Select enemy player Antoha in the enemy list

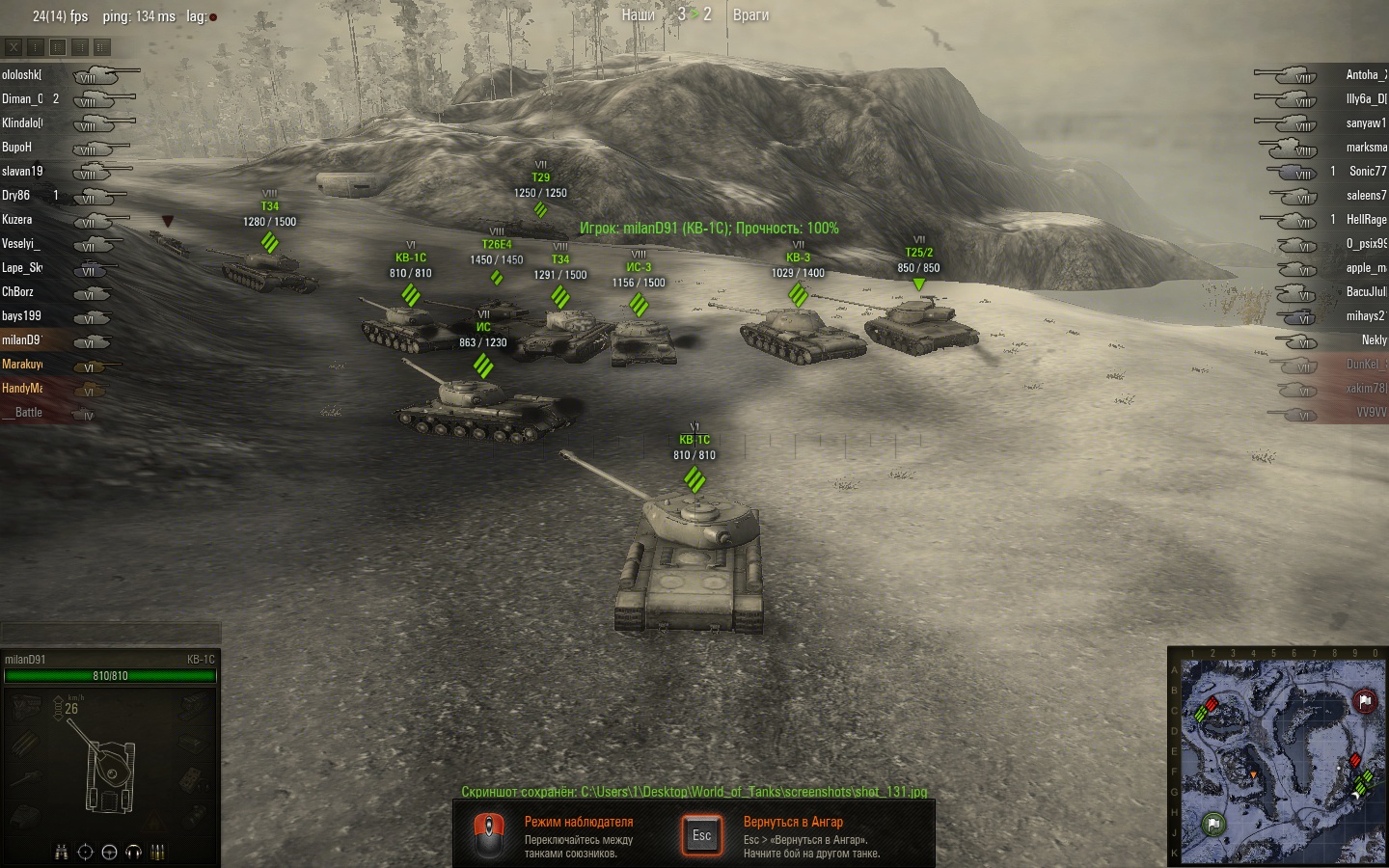(1365, 75)
